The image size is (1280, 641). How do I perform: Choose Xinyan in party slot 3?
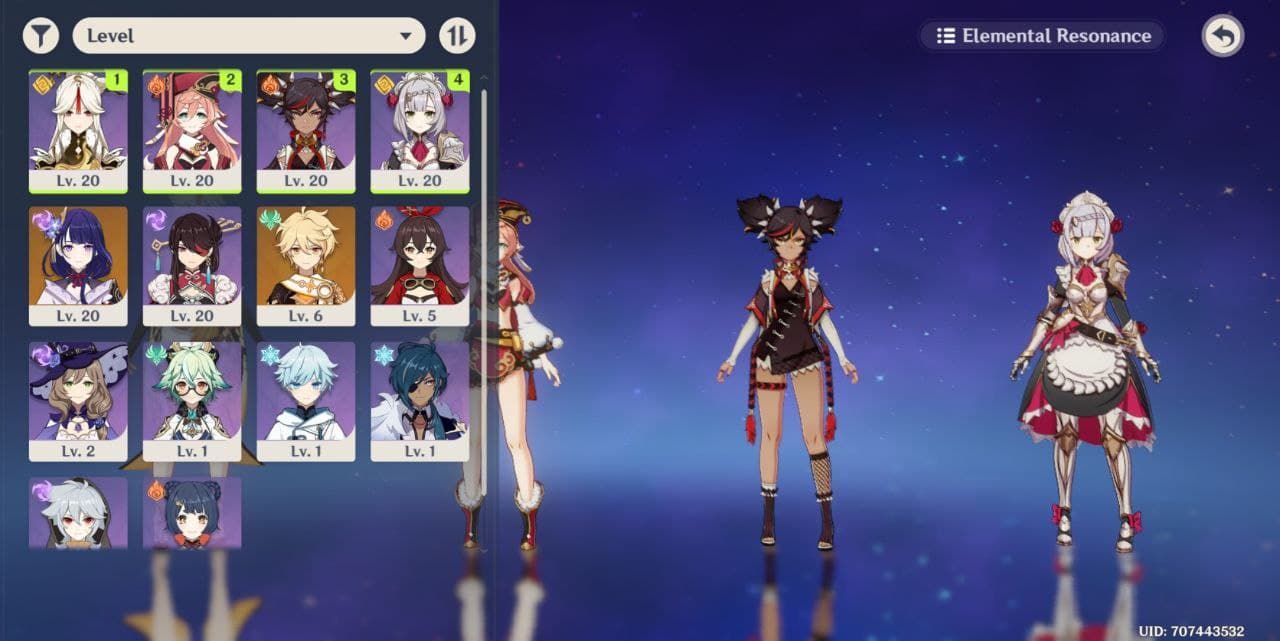pyautogui.click(x=306, y=130)
